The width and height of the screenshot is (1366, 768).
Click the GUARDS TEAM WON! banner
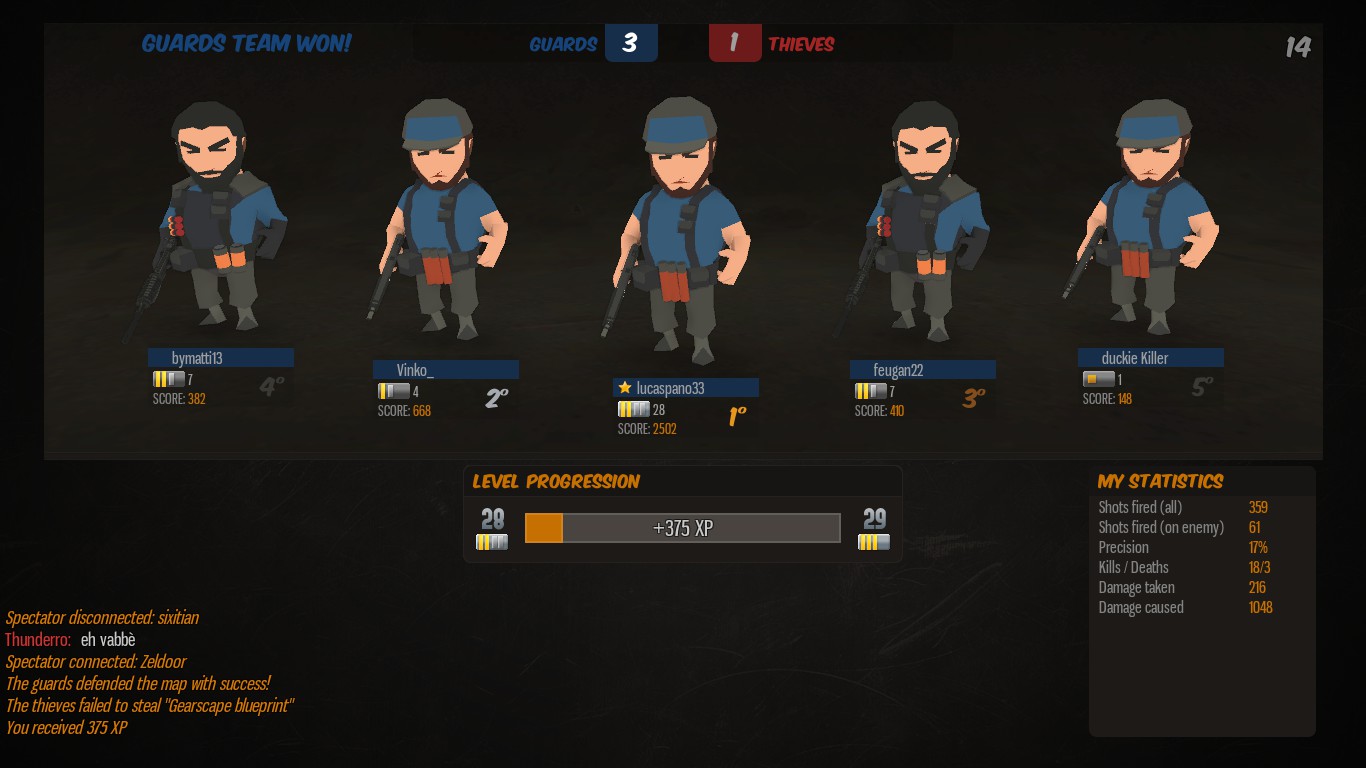pyautogui.click(x=247, y=44)
